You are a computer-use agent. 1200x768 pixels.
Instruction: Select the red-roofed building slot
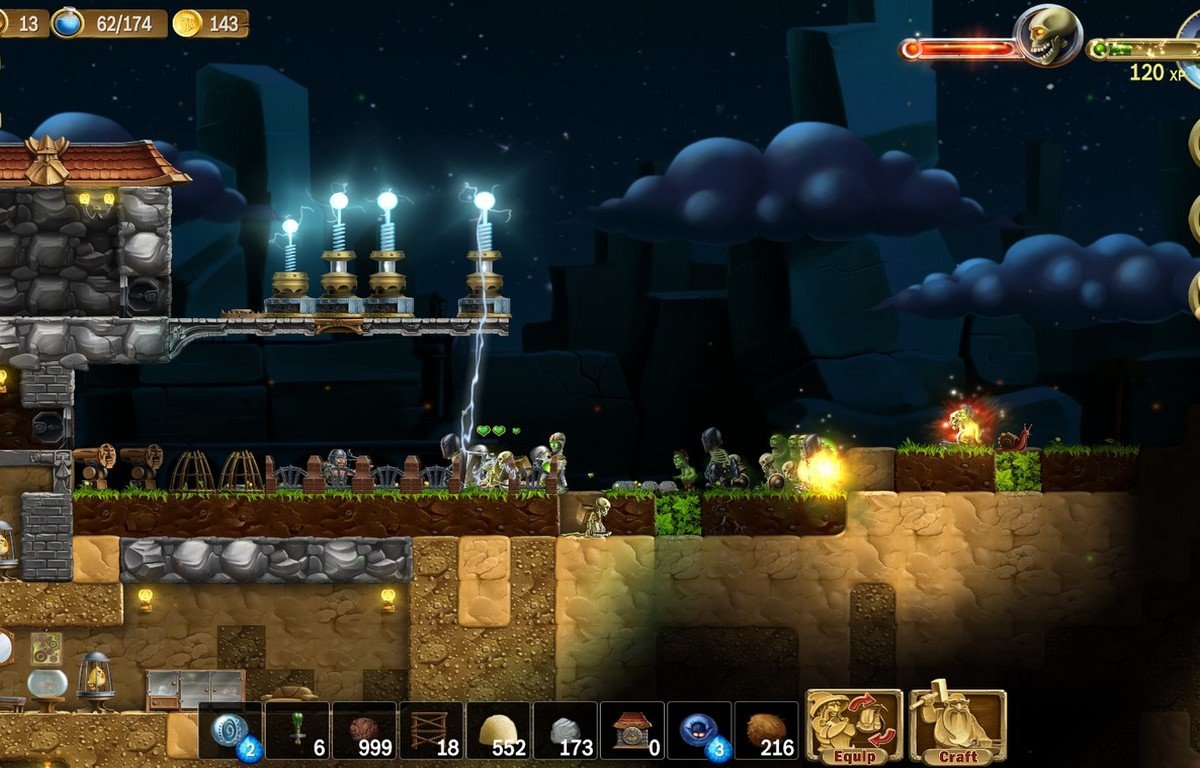[x=632, y=731]
